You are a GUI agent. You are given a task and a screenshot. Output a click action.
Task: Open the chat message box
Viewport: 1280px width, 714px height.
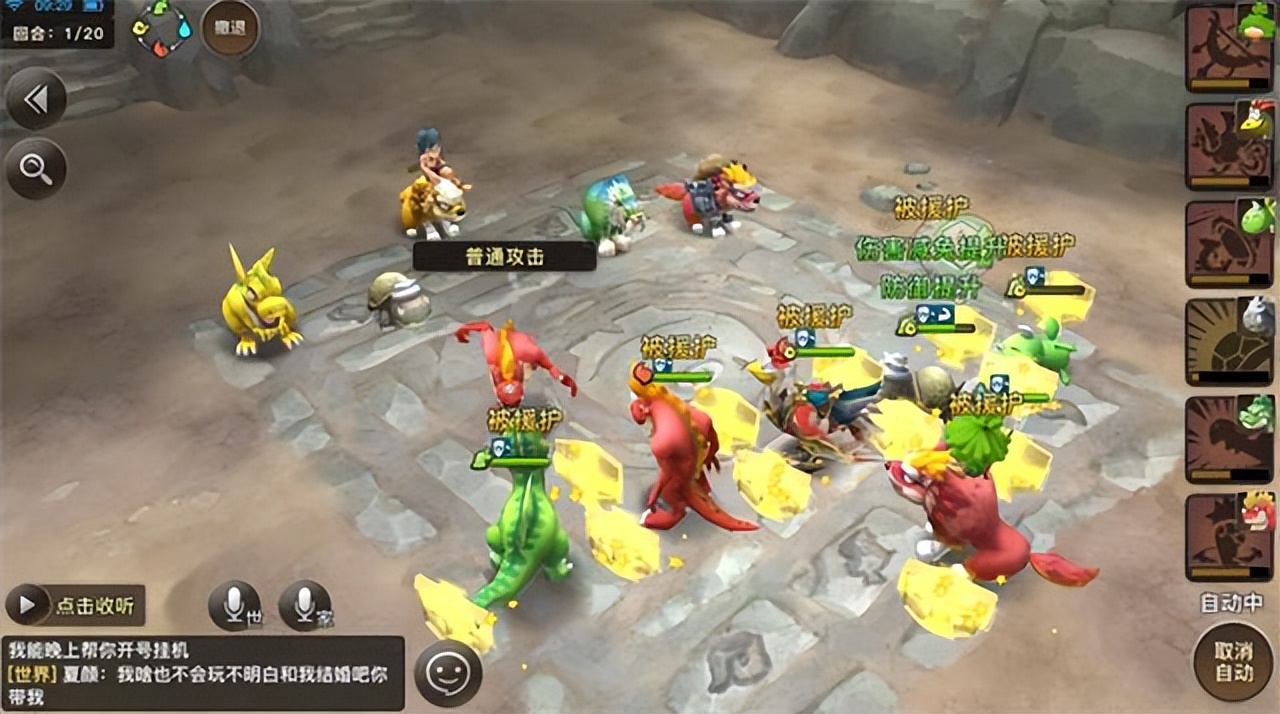point(203,673)
